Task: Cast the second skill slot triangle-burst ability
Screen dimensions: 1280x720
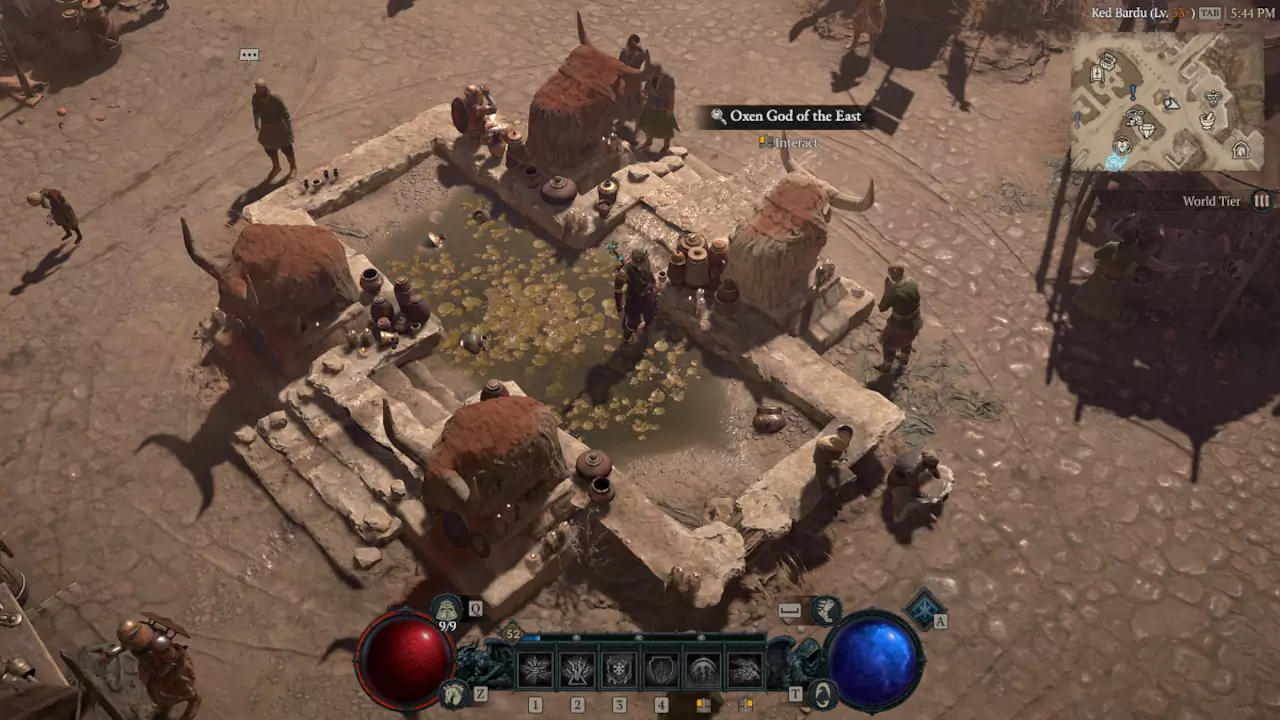Action: (577, 669)
